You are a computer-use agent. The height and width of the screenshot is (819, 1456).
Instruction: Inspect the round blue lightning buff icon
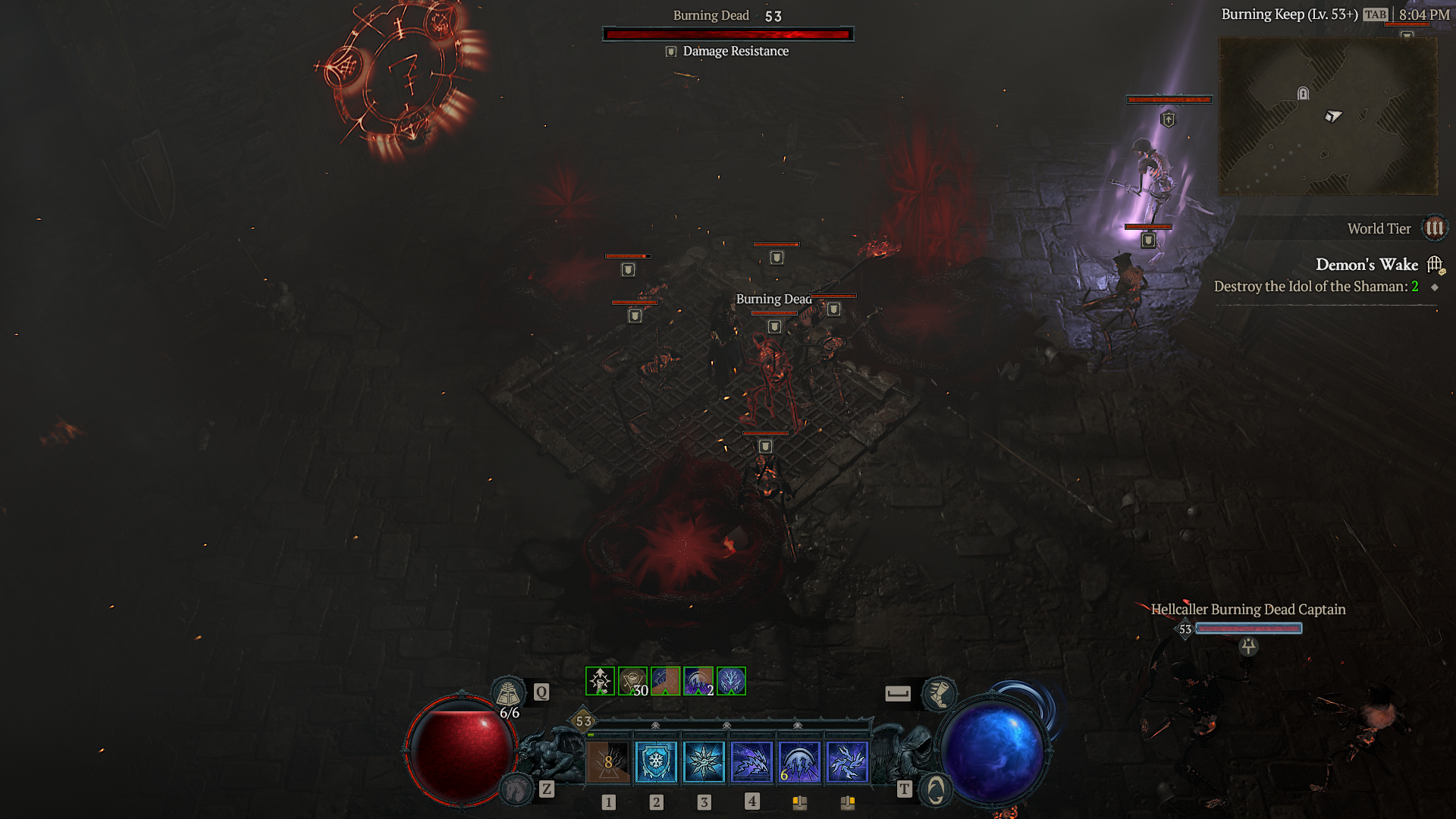(x=731, y=681)
